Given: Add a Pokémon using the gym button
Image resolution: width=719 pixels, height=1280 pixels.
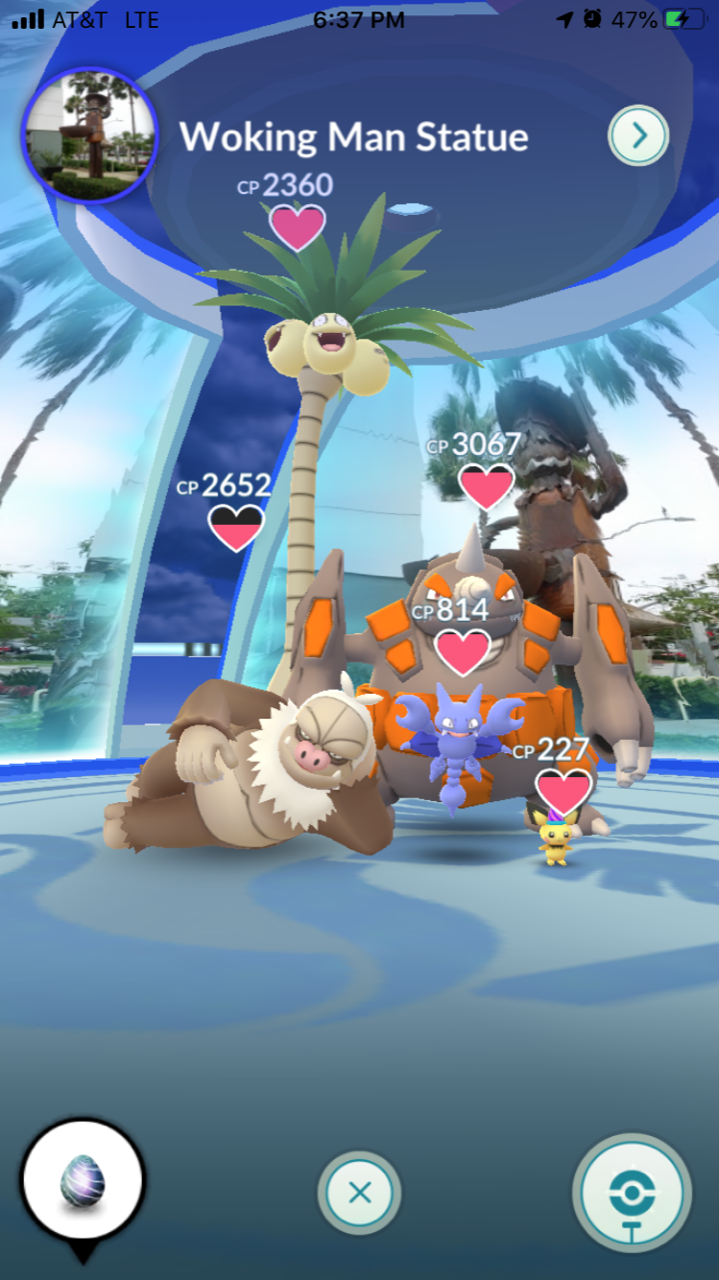Looking at the screenshot, I should point(632,1192).
